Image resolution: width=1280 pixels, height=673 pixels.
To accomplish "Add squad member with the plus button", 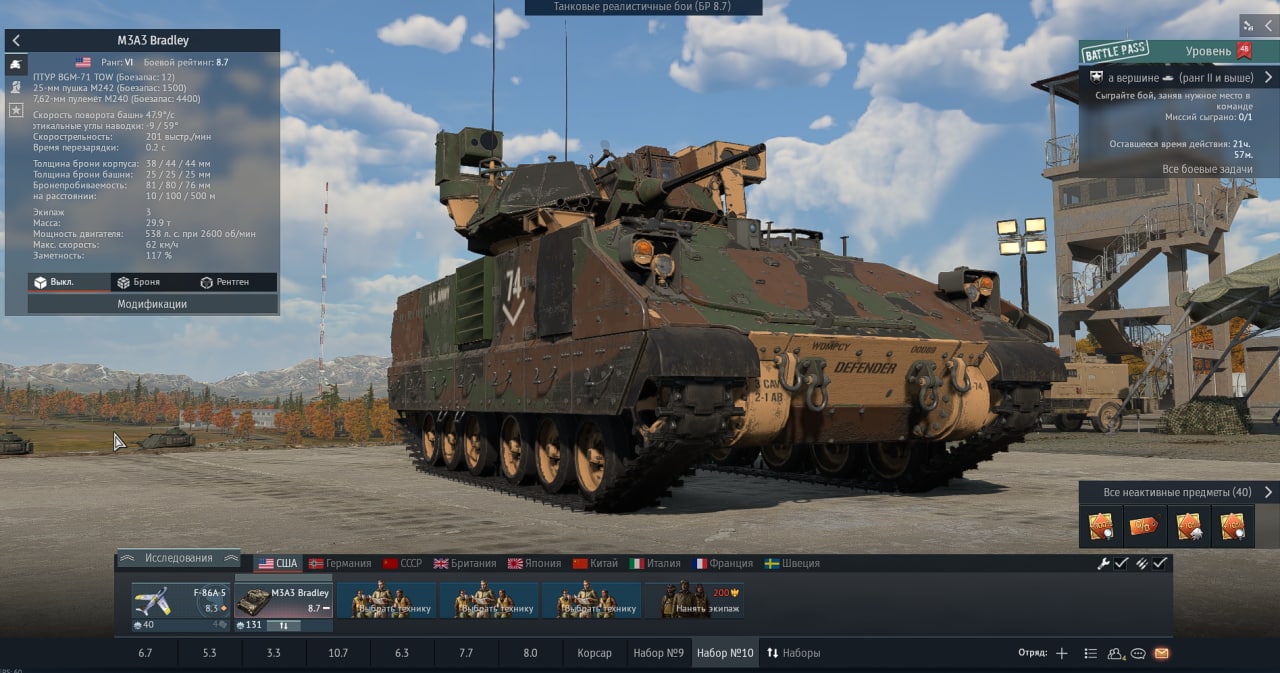I will click(1062, 654).
